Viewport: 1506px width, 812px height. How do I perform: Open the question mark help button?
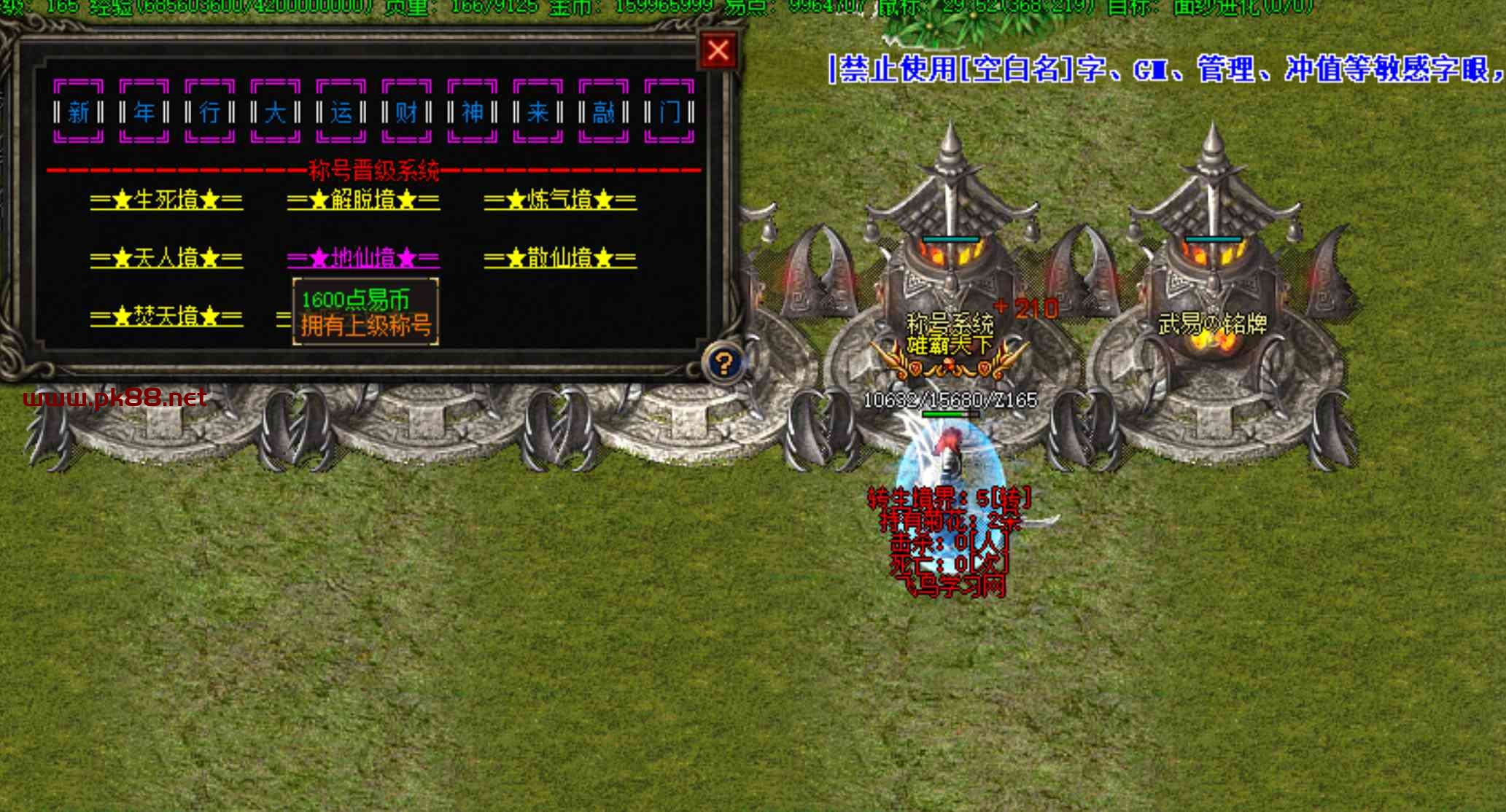[723, 362]
